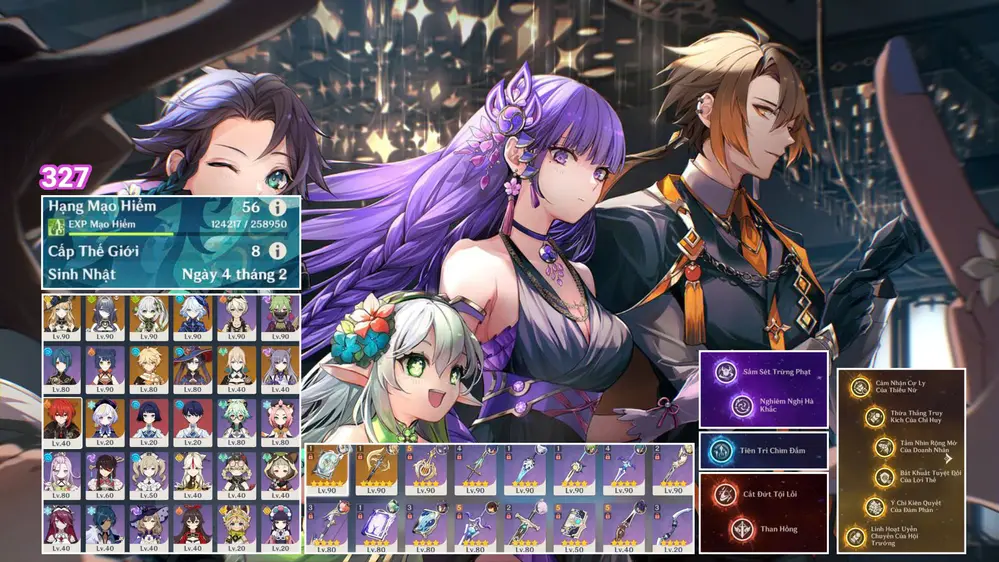Screen dimensions: 999x562
Task: Choose the white-haired Nahida portrait at Lv.90
Action: (x=149, y=315)
